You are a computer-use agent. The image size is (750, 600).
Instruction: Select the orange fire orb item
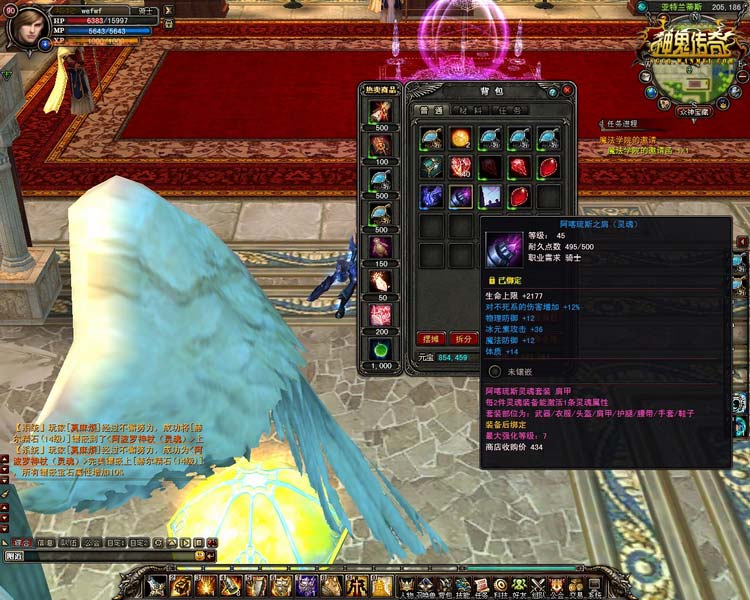tap(461, 138)
